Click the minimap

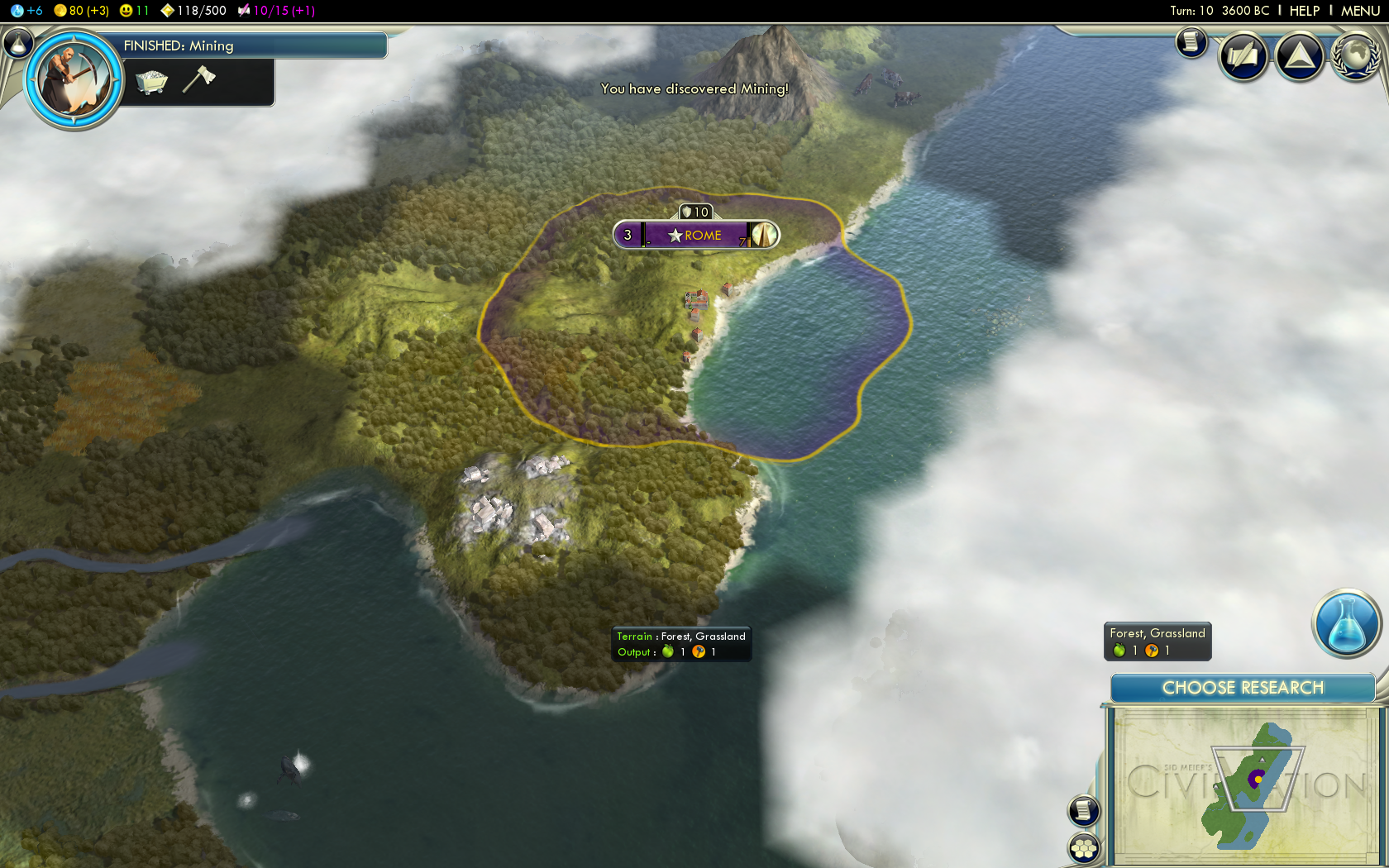[x=1243, y=784]
